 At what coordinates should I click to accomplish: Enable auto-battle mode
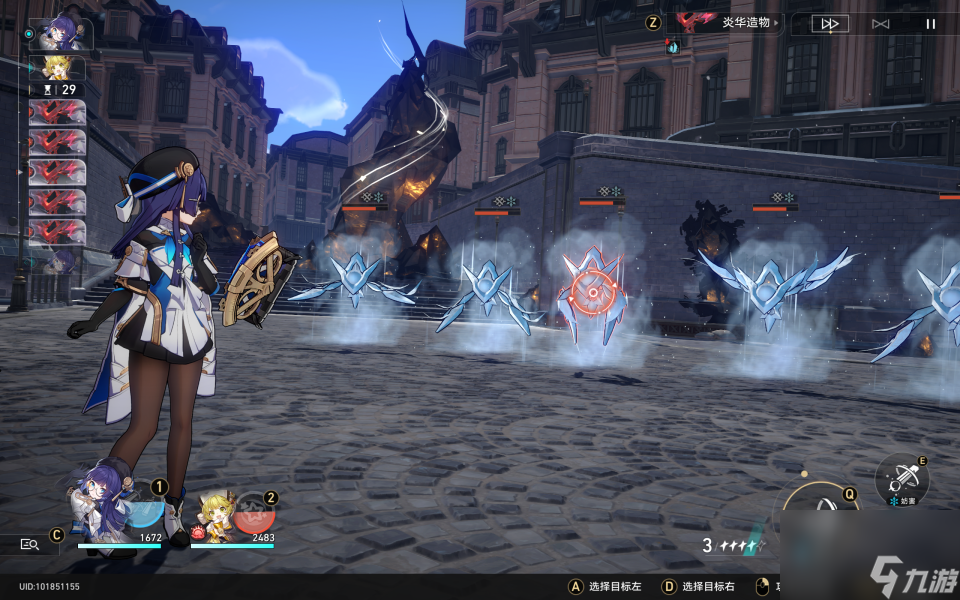[x=880, y=24]
